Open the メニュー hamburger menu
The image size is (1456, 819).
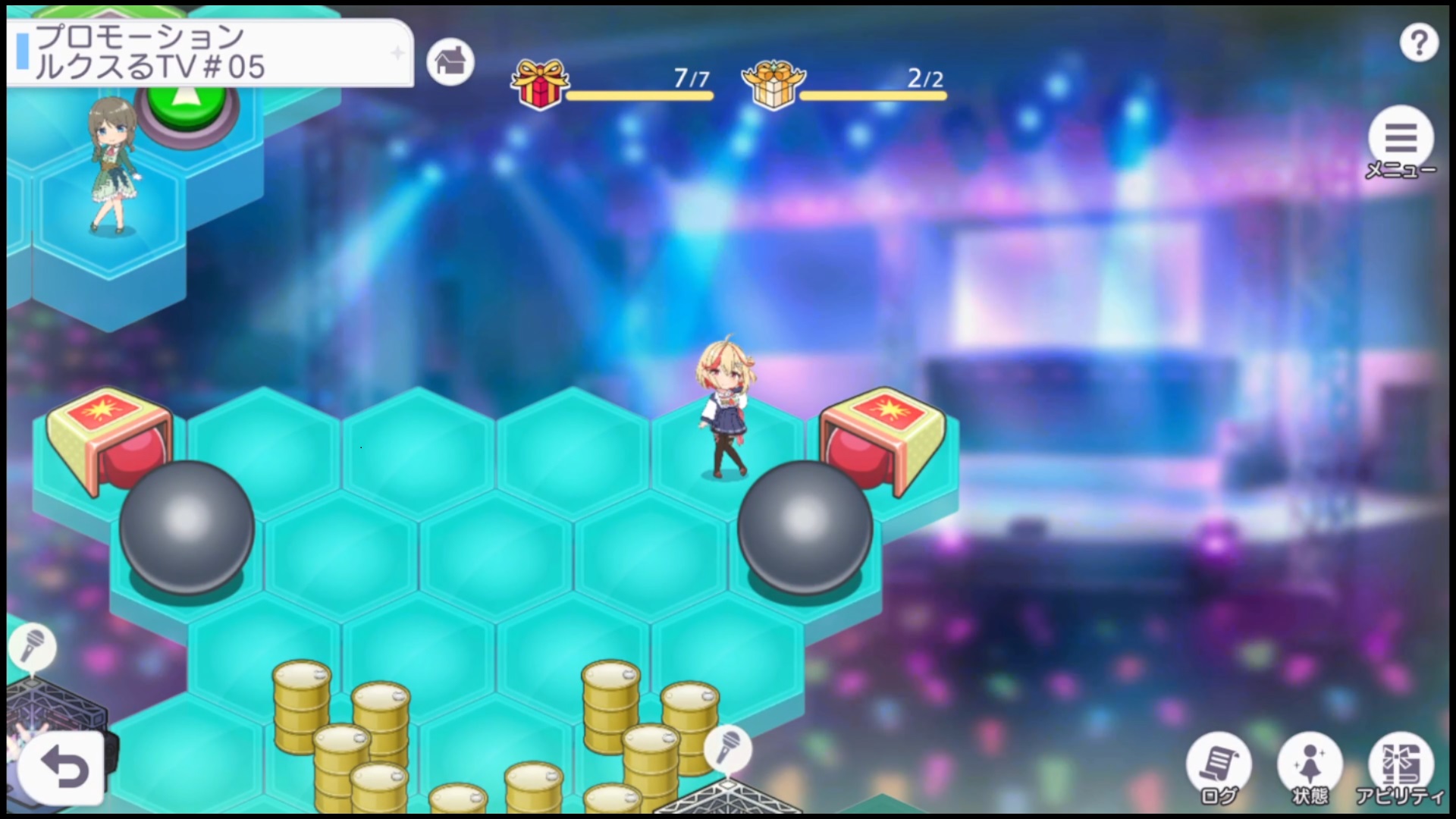click(1400, 140)
